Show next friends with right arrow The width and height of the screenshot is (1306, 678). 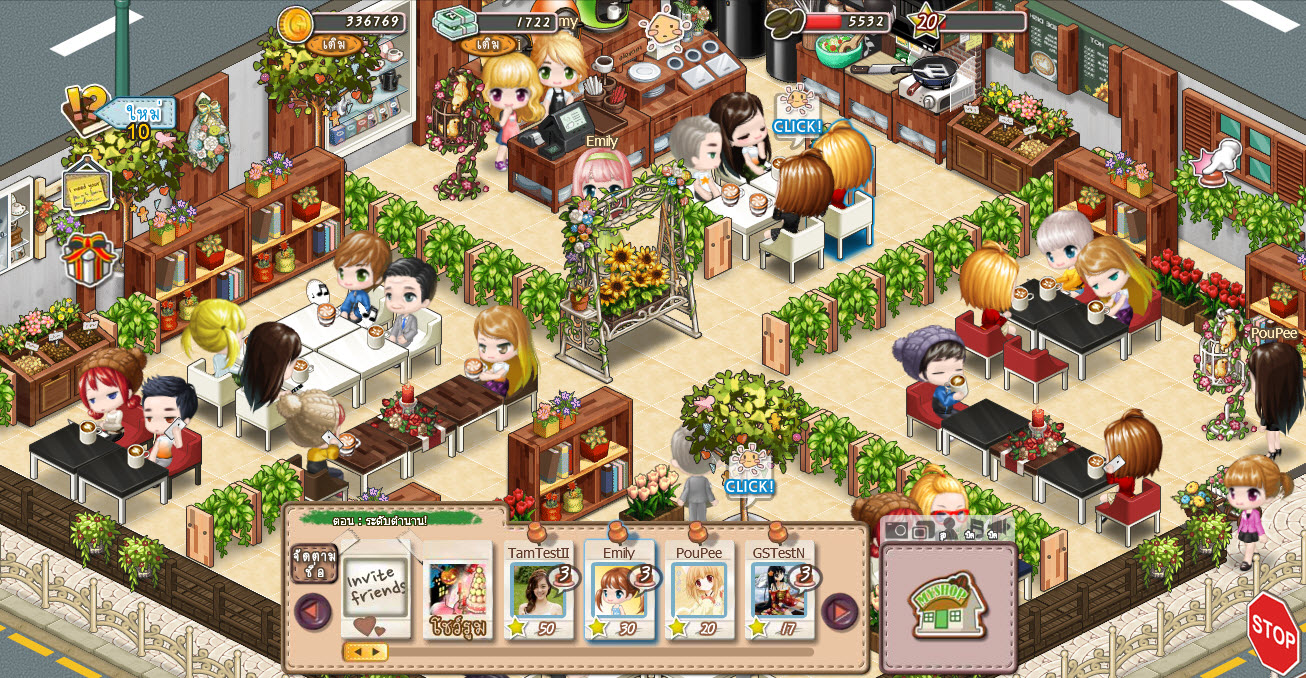840,611
